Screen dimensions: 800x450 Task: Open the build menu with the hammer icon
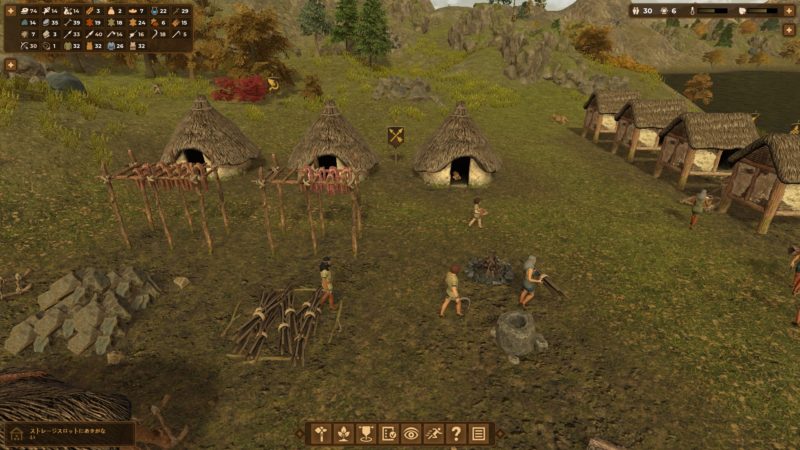click(x=321, y=434)
